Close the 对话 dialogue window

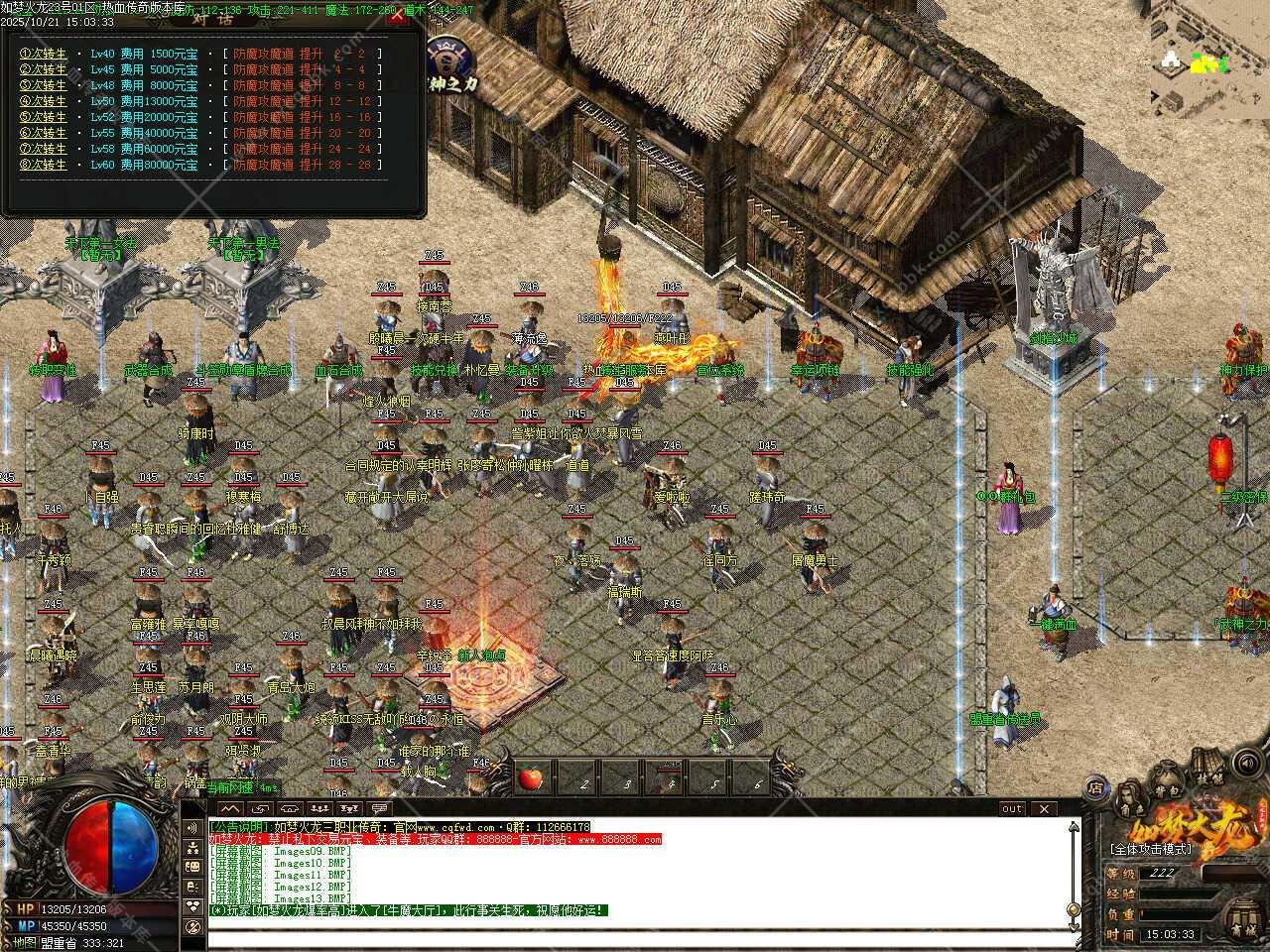click(x=398, y=17)
